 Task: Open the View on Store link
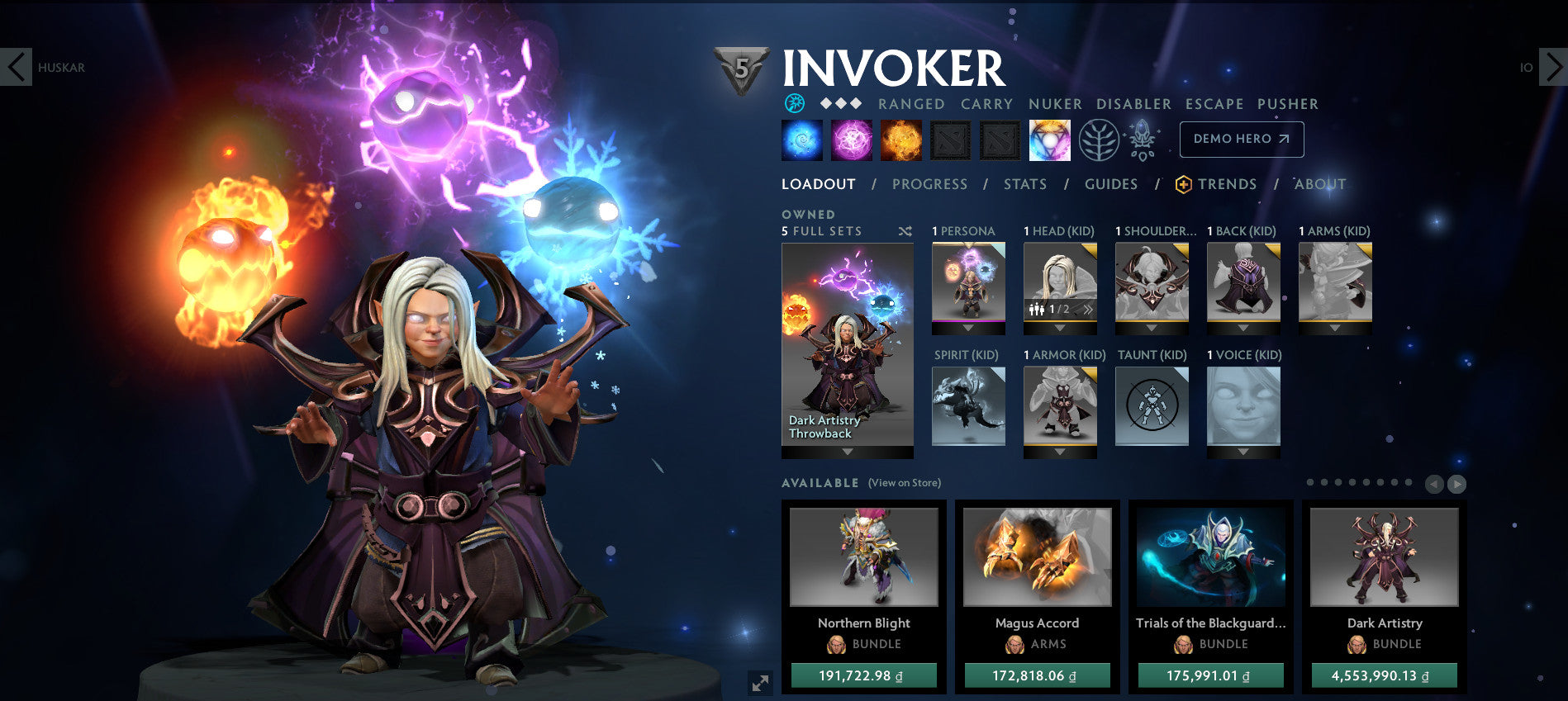904,482
